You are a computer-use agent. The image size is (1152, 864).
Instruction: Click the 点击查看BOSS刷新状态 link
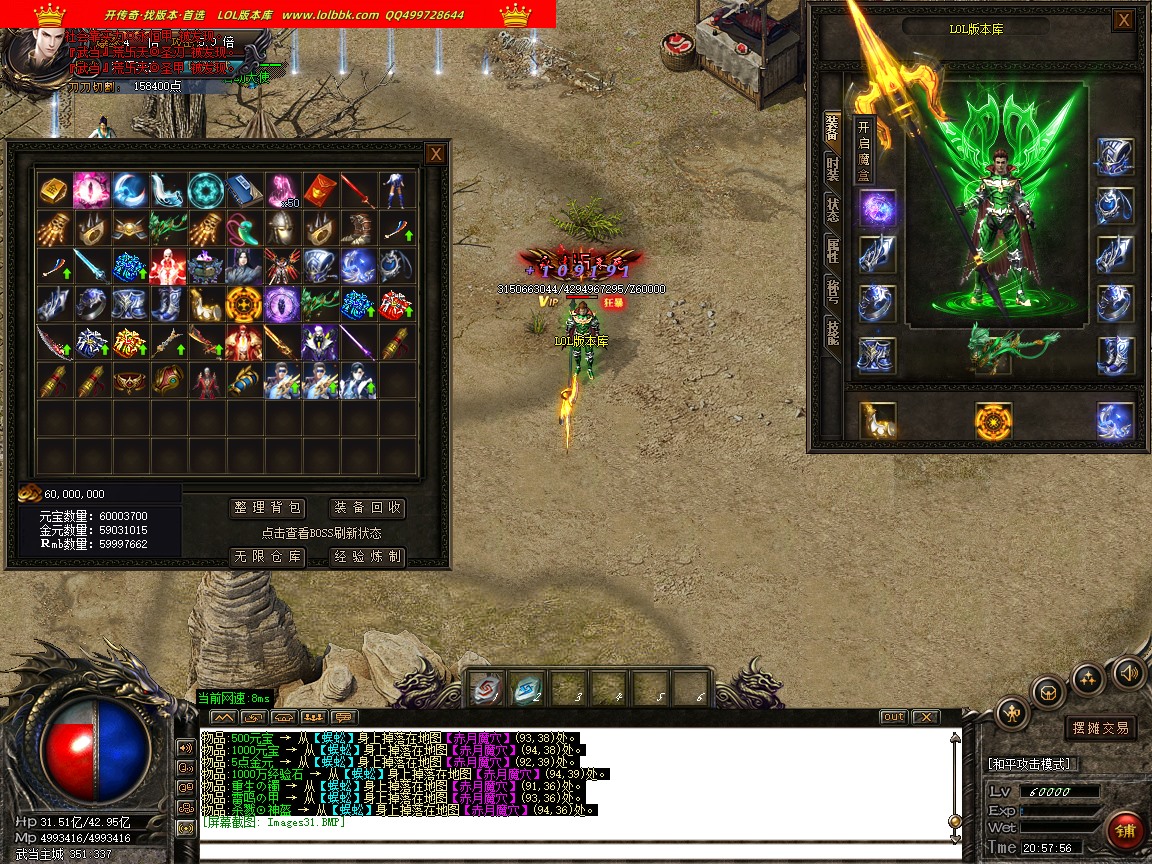[321, 533]
